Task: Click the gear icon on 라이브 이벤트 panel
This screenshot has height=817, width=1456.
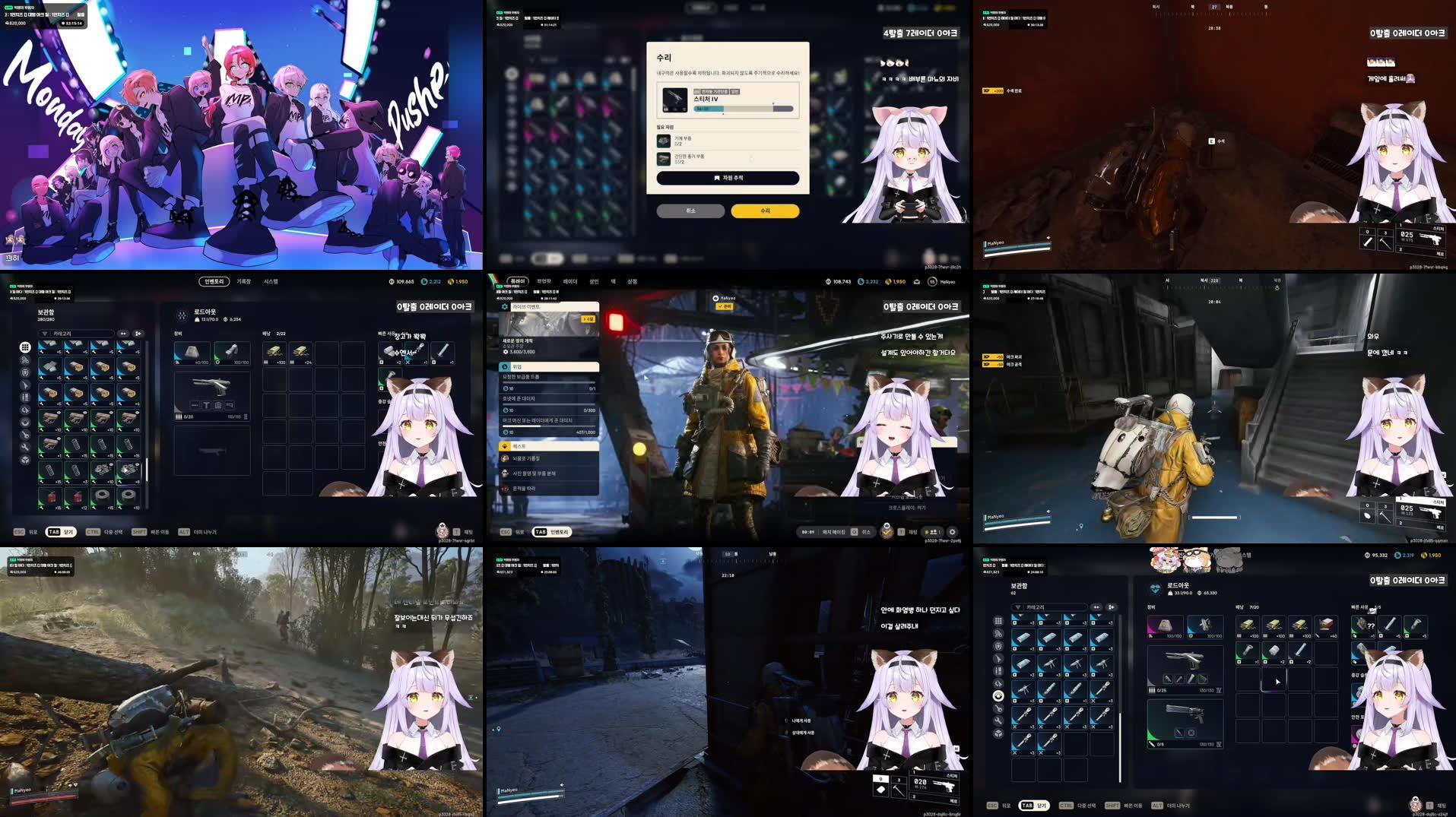Action: [x=503, y=306]
